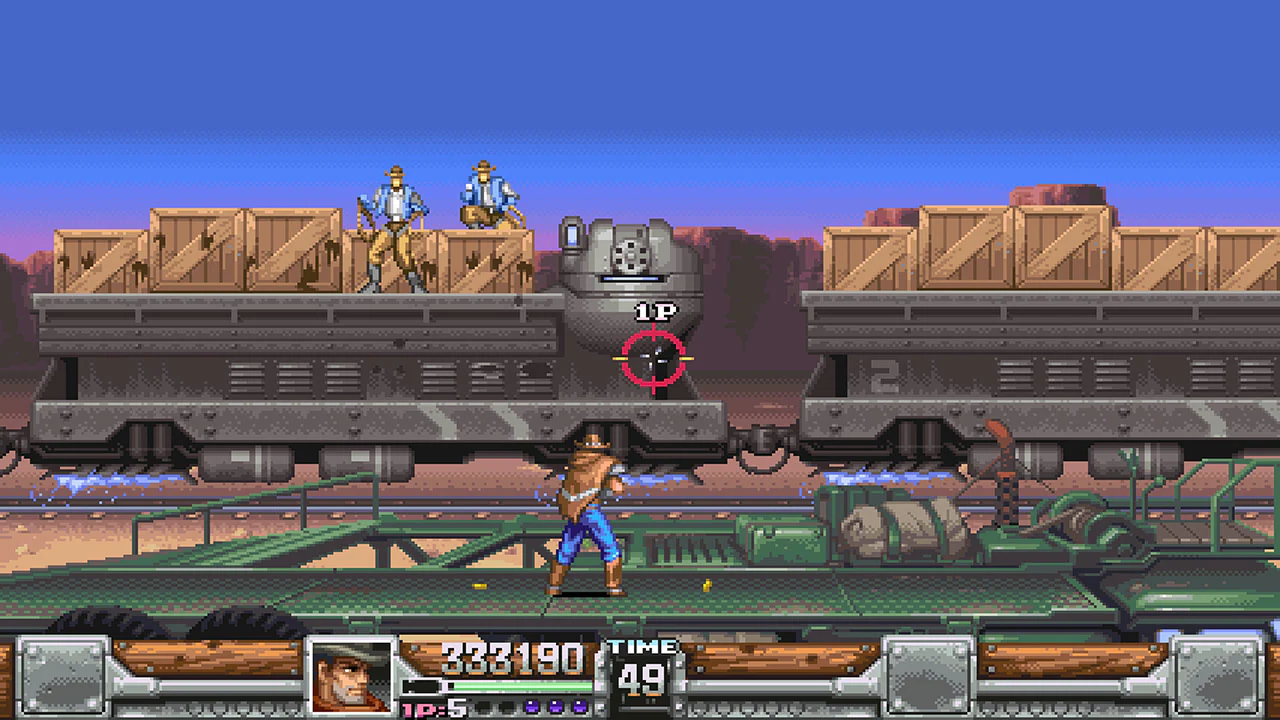Click the dark ammo bullet icon beside the health bar
Screen dimensions: 1280x720
point(418,686)
